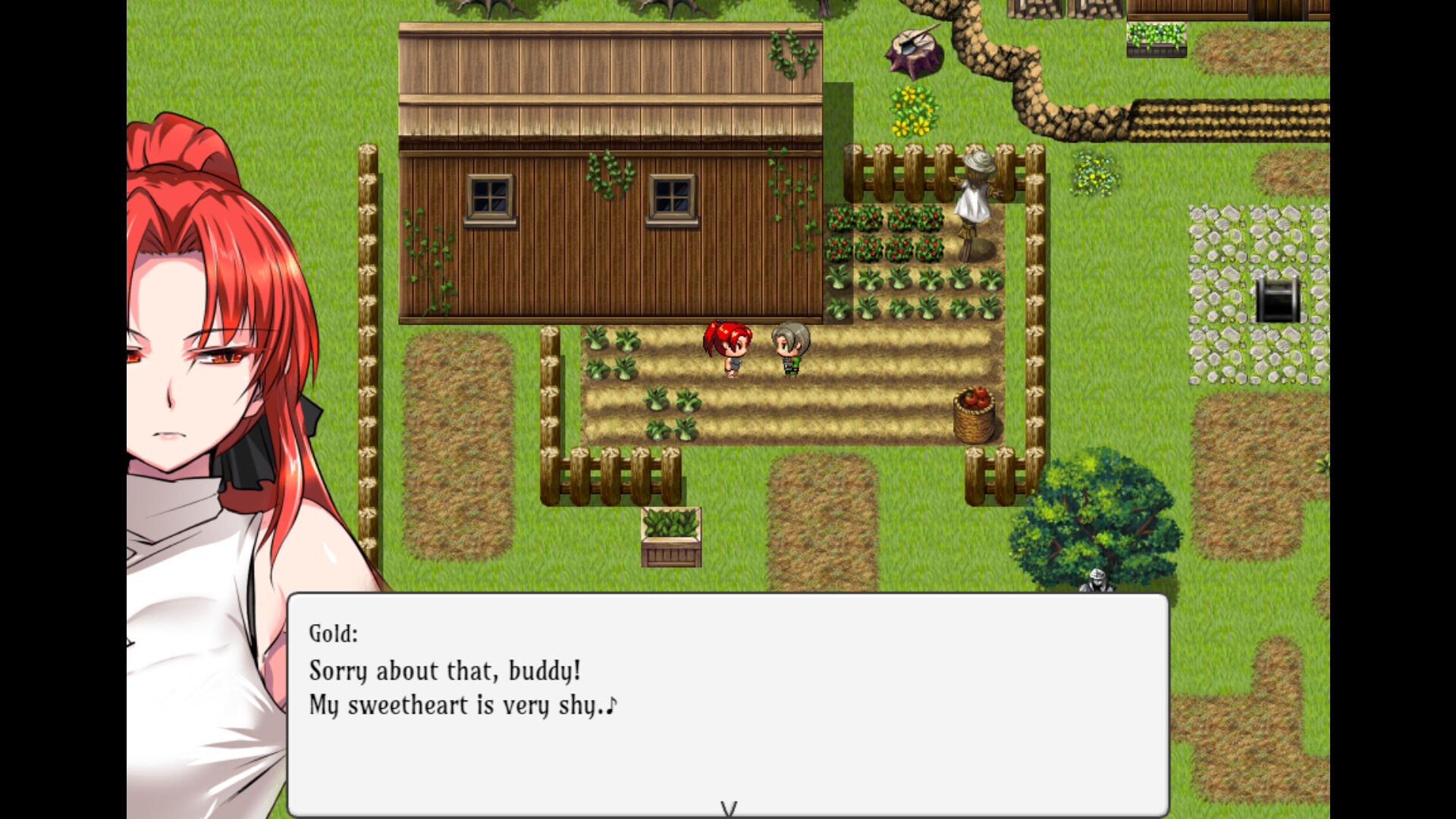1456x819 pixels.
Task: Select the crate of harvested vegetables
Action: 670,538
